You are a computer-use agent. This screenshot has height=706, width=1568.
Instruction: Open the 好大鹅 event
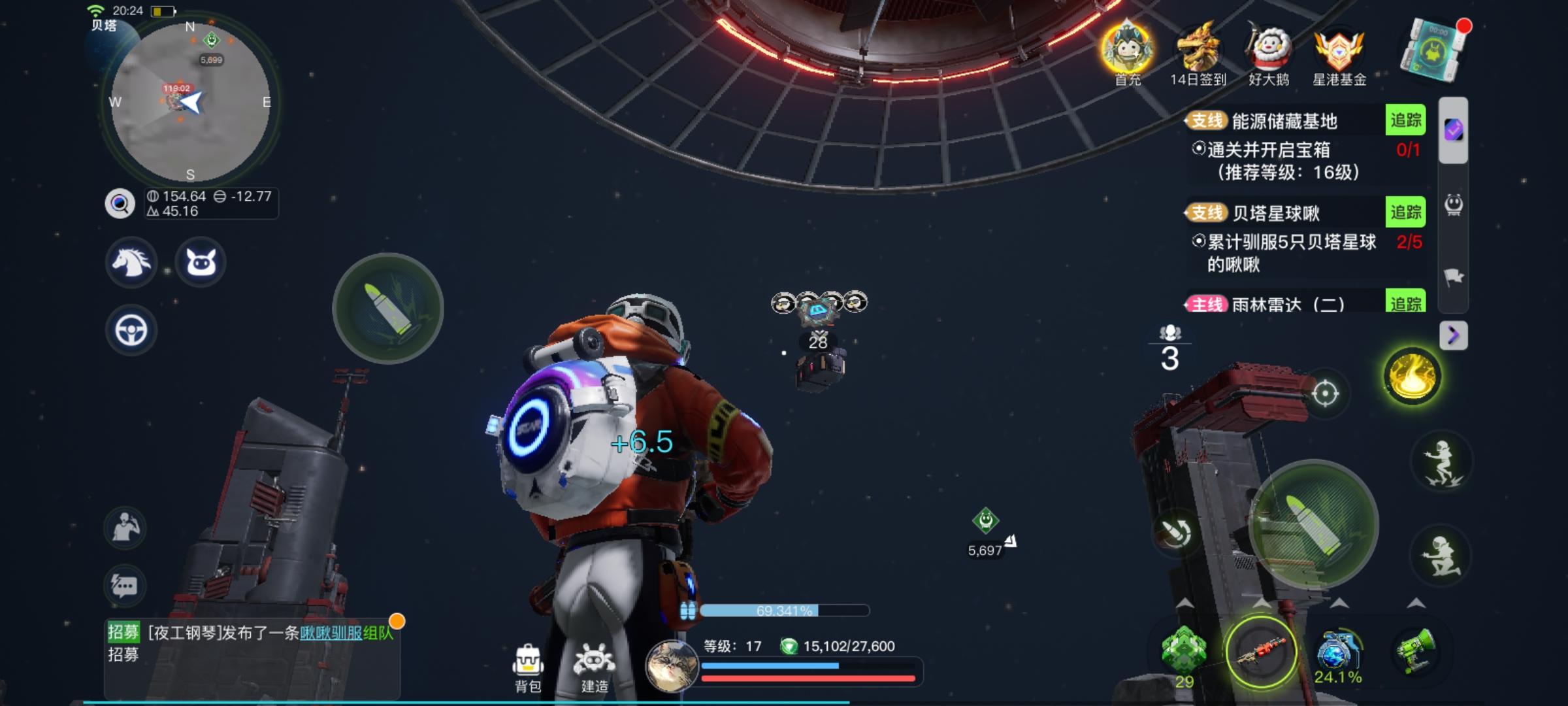(1268, 54)
